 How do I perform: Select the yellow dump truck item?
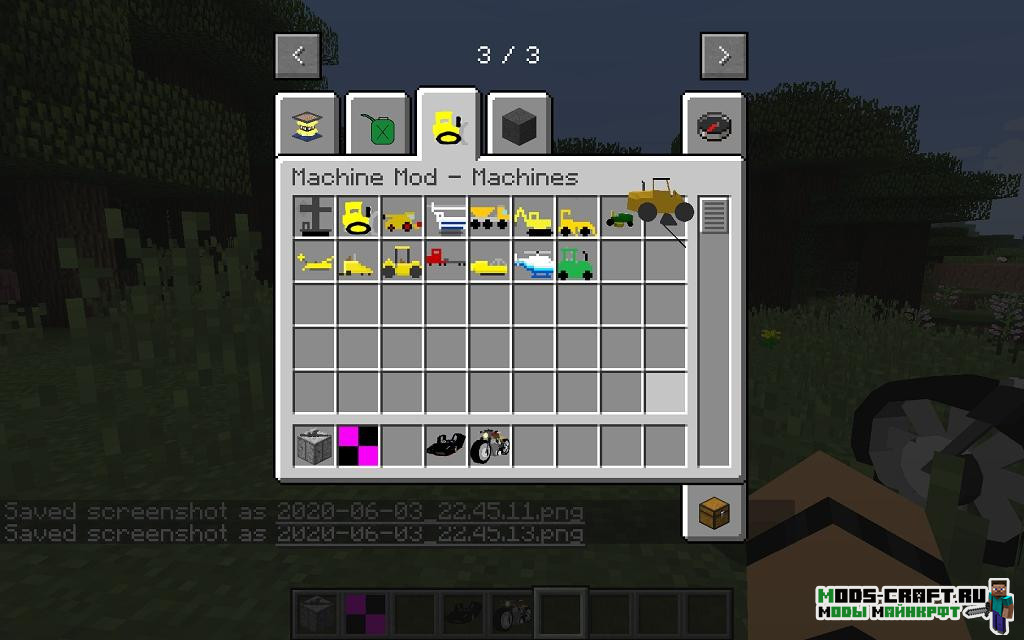[x=489, y=217]
